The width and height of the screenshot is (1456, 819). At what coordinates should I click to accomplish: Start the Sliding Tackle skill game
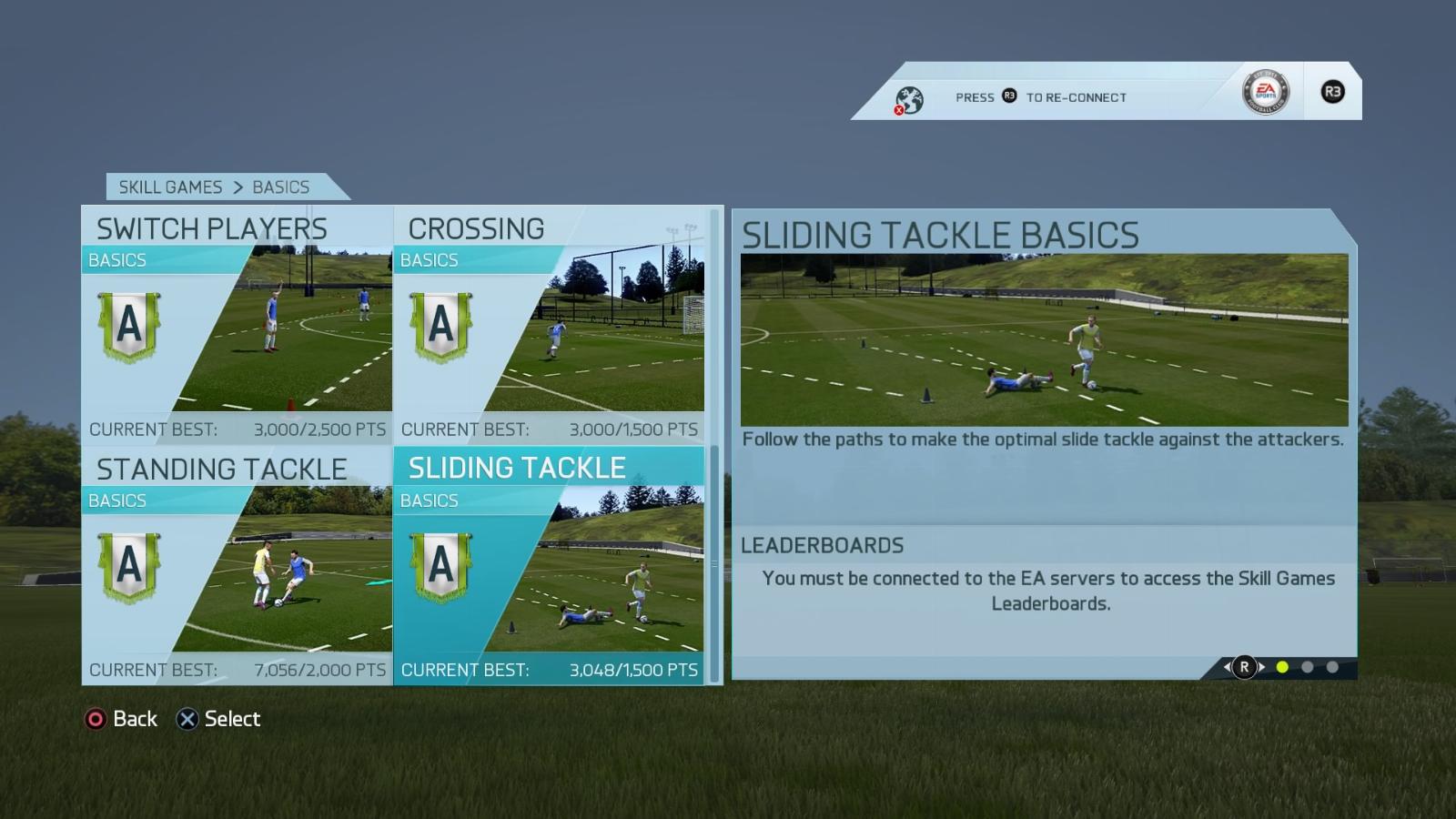549,564
